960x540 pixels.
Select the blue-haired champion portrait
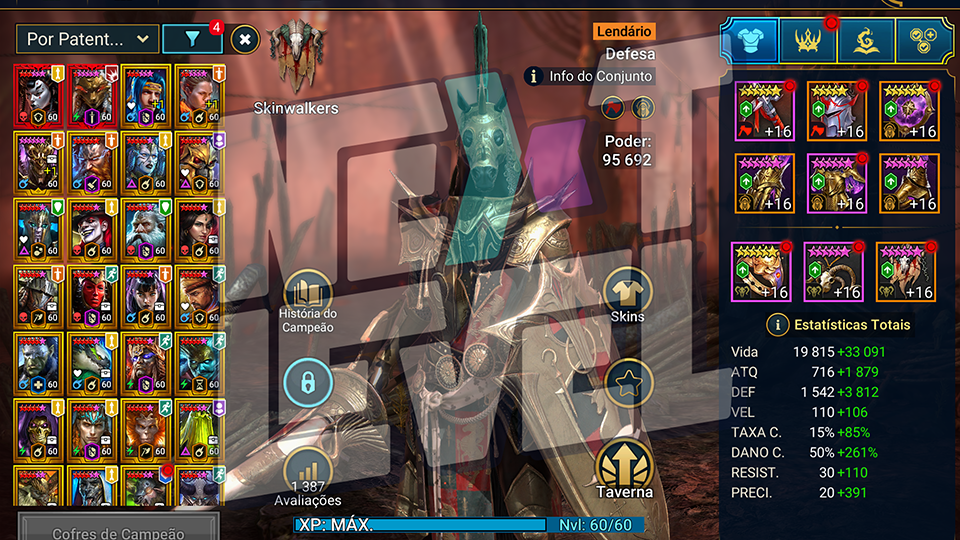click(143, 96)
